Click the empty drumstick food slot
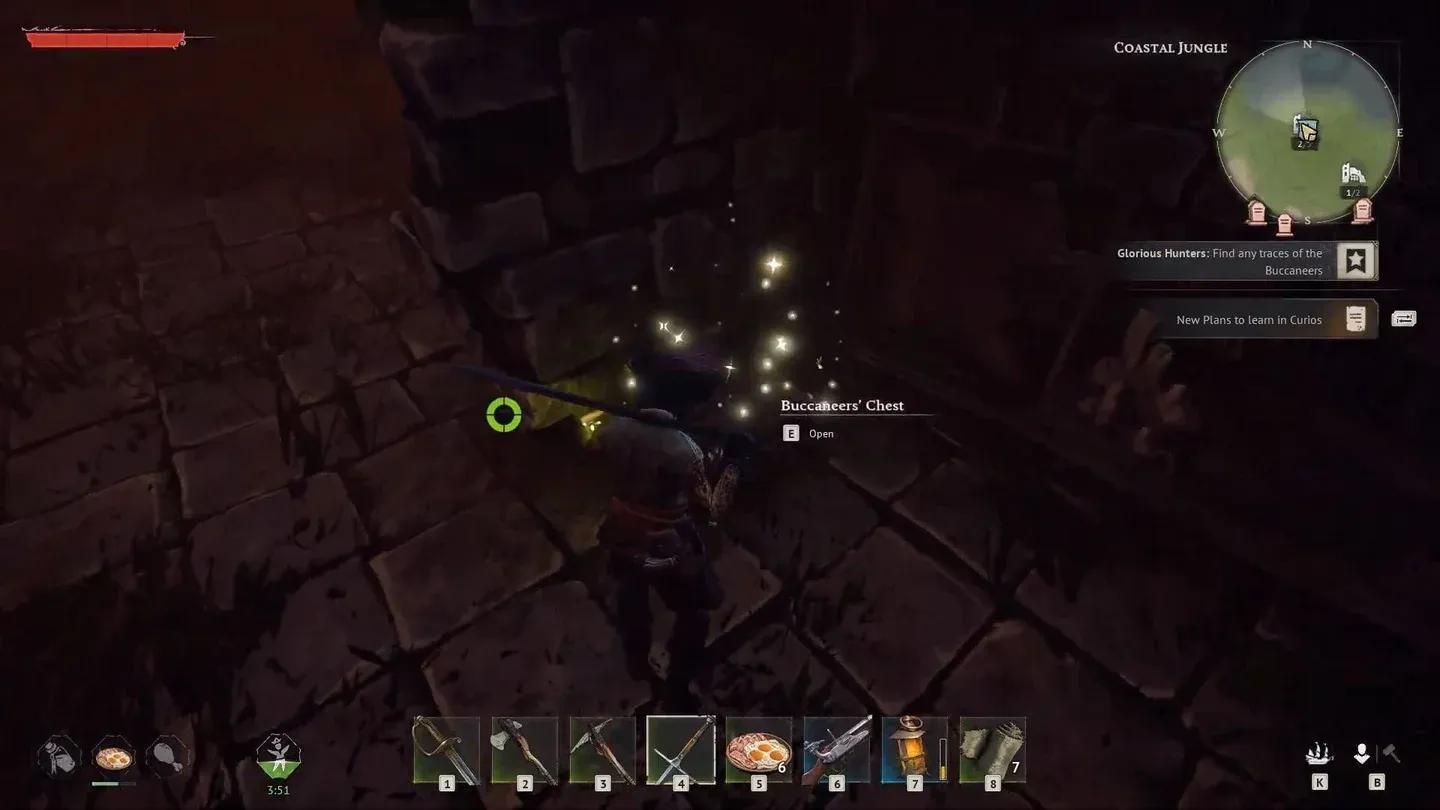The image size is (1440, 810). 167,757
